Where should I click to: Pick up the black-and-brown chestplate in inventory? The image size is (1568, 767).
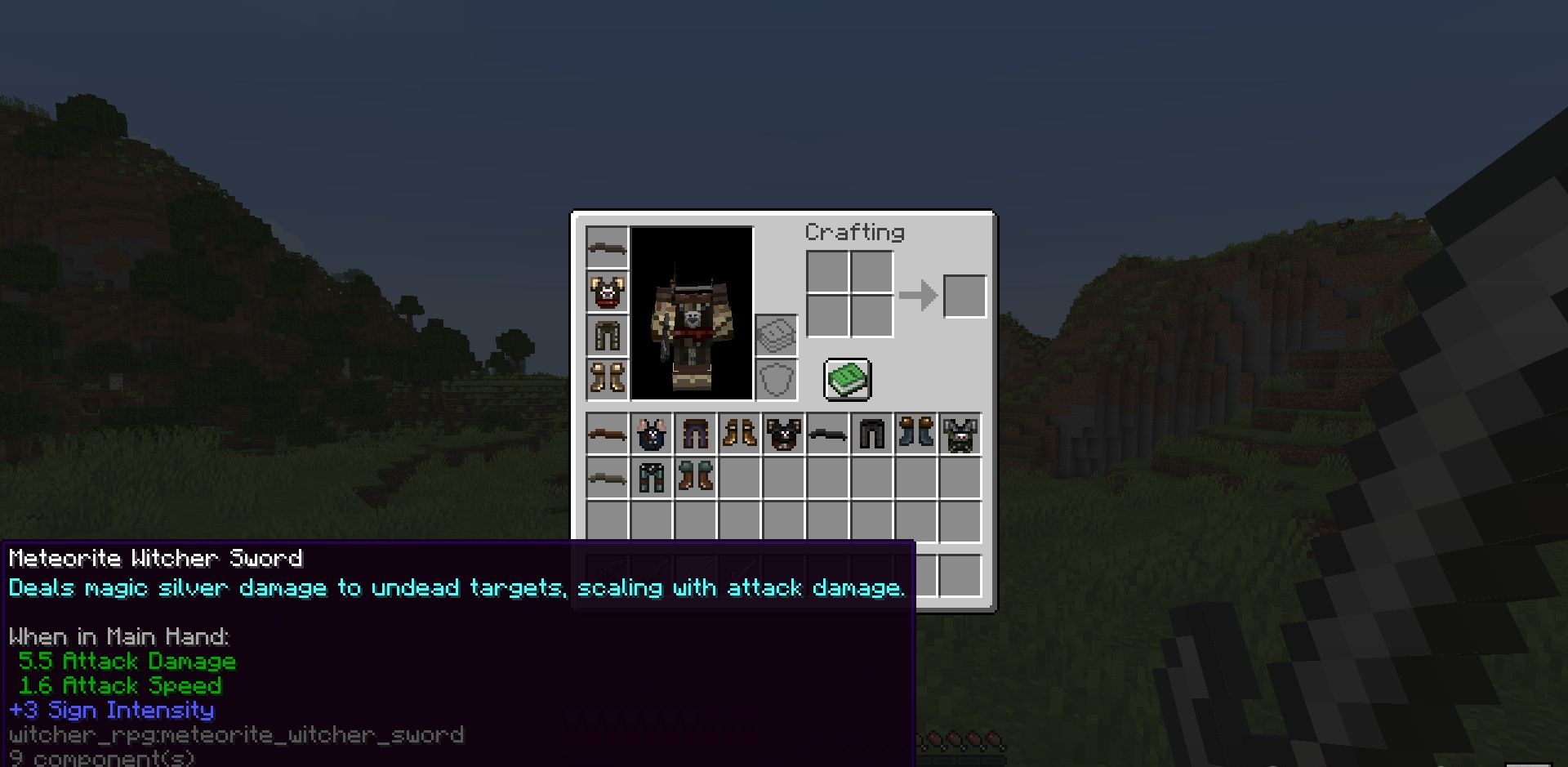[784, 435]
